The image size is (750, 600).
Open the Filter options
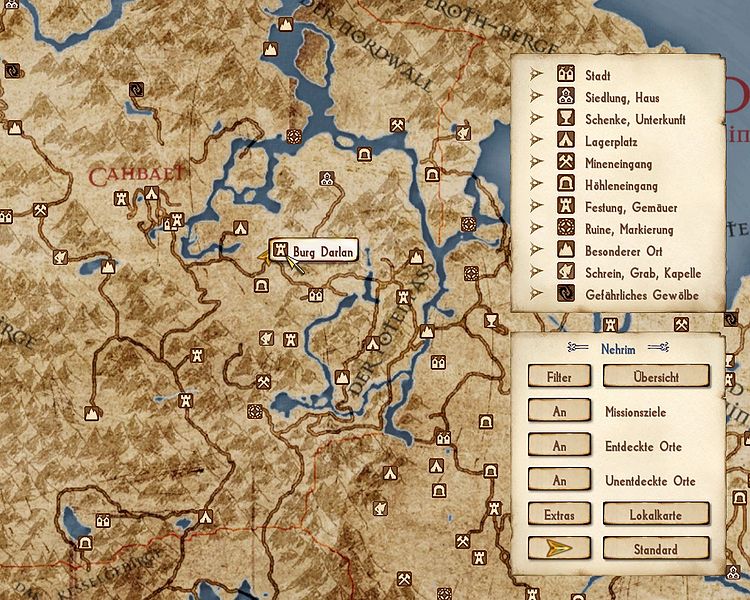point(560,376)
